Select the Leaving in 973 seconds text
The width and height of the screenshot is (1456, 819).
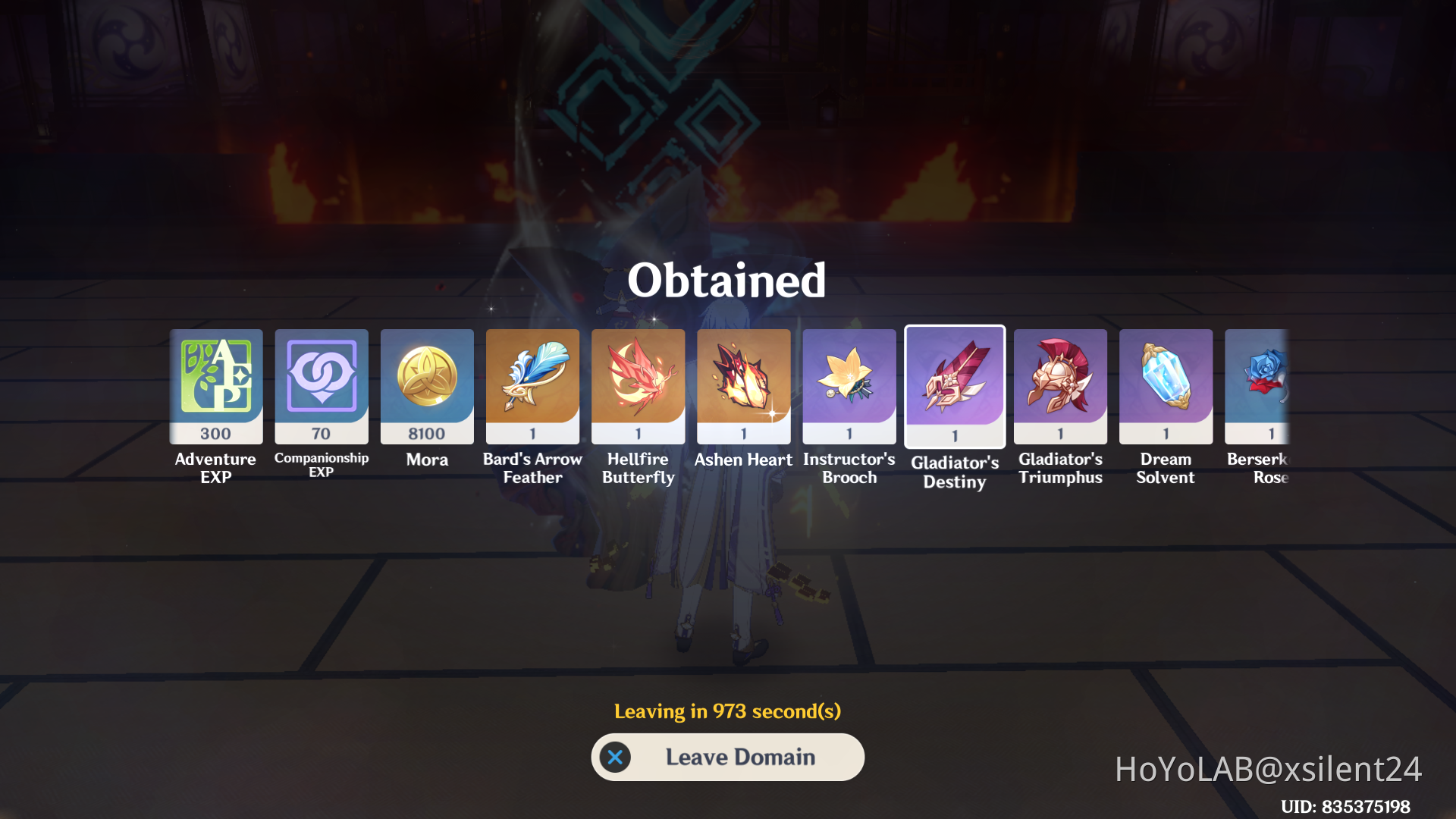point(727,711)
